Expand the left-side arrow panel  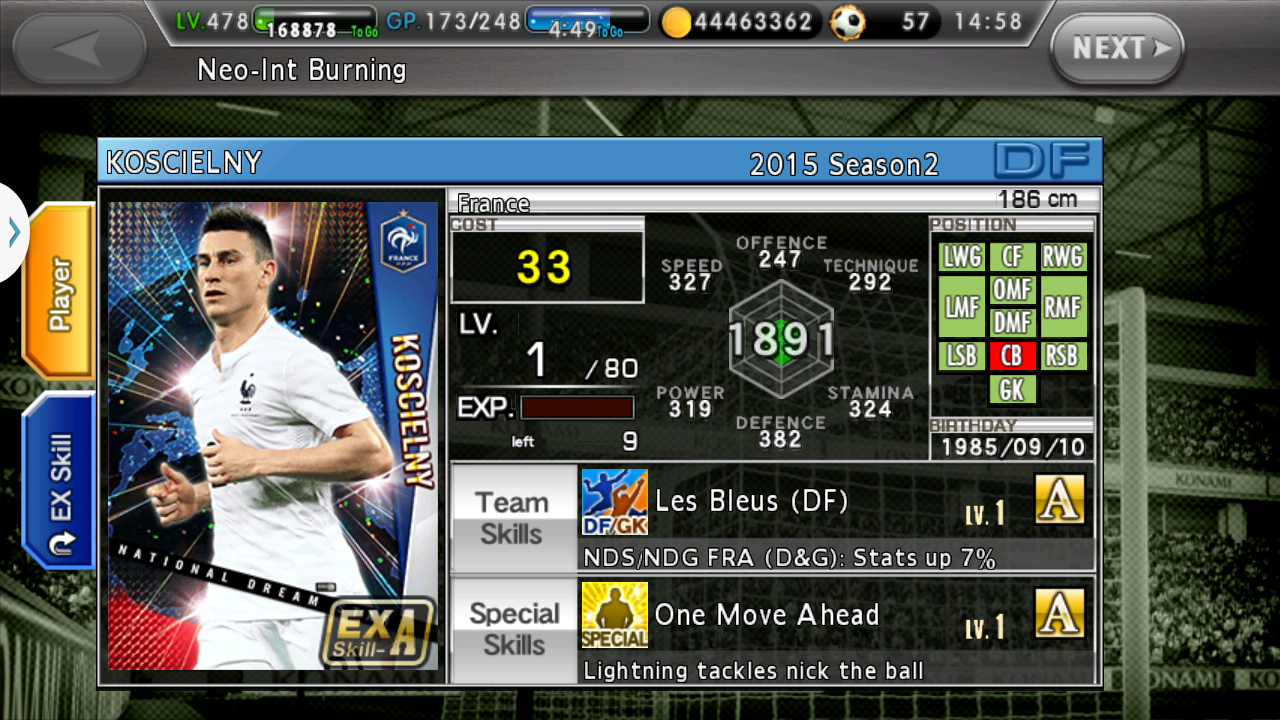tap(13, 232)
